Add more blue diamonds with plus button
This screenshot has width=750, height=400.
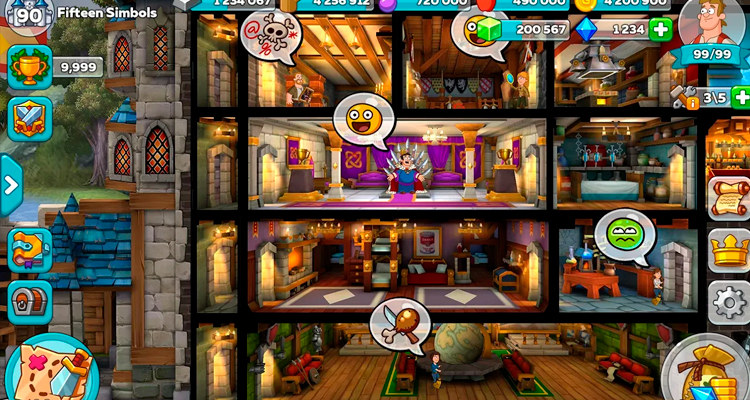[x=661, y=30]
